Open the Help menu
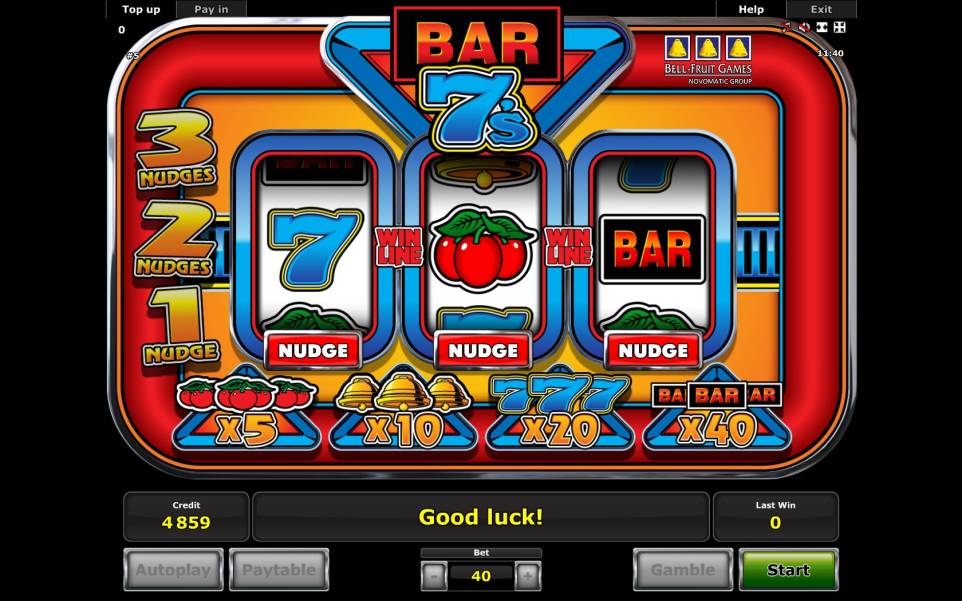 coord(751,9)
